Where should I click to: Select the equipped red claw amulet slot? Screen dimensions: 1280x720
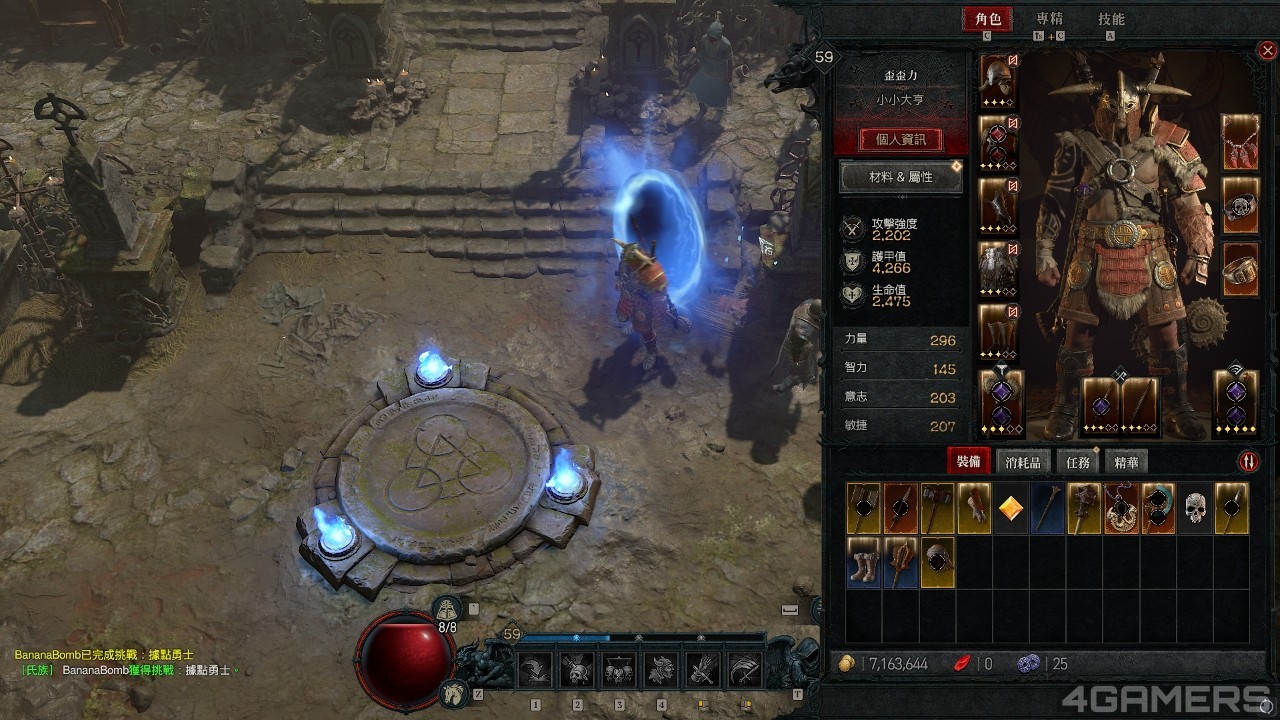pyautogui.click(x=1241, y=142)
